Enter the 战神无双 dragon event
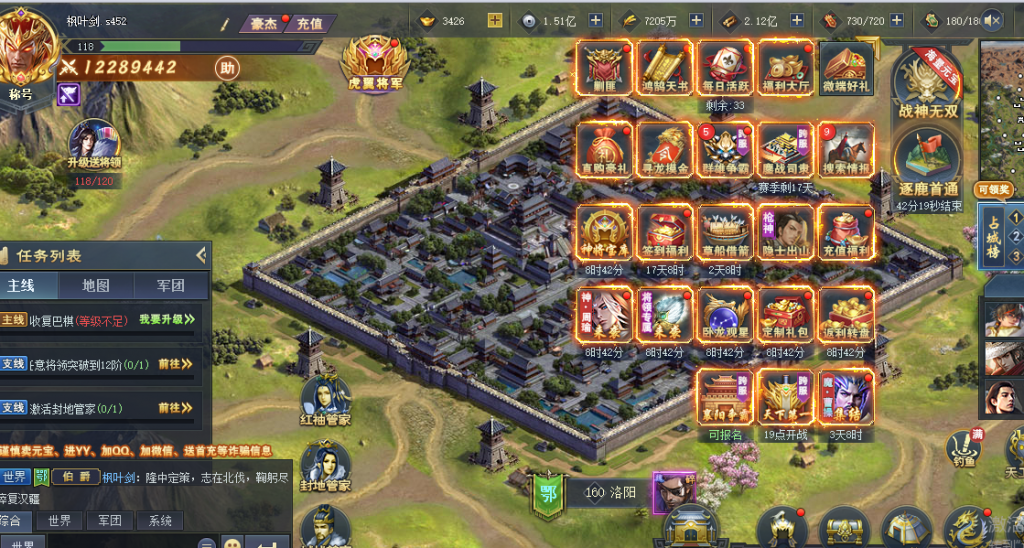 point(927,85)
